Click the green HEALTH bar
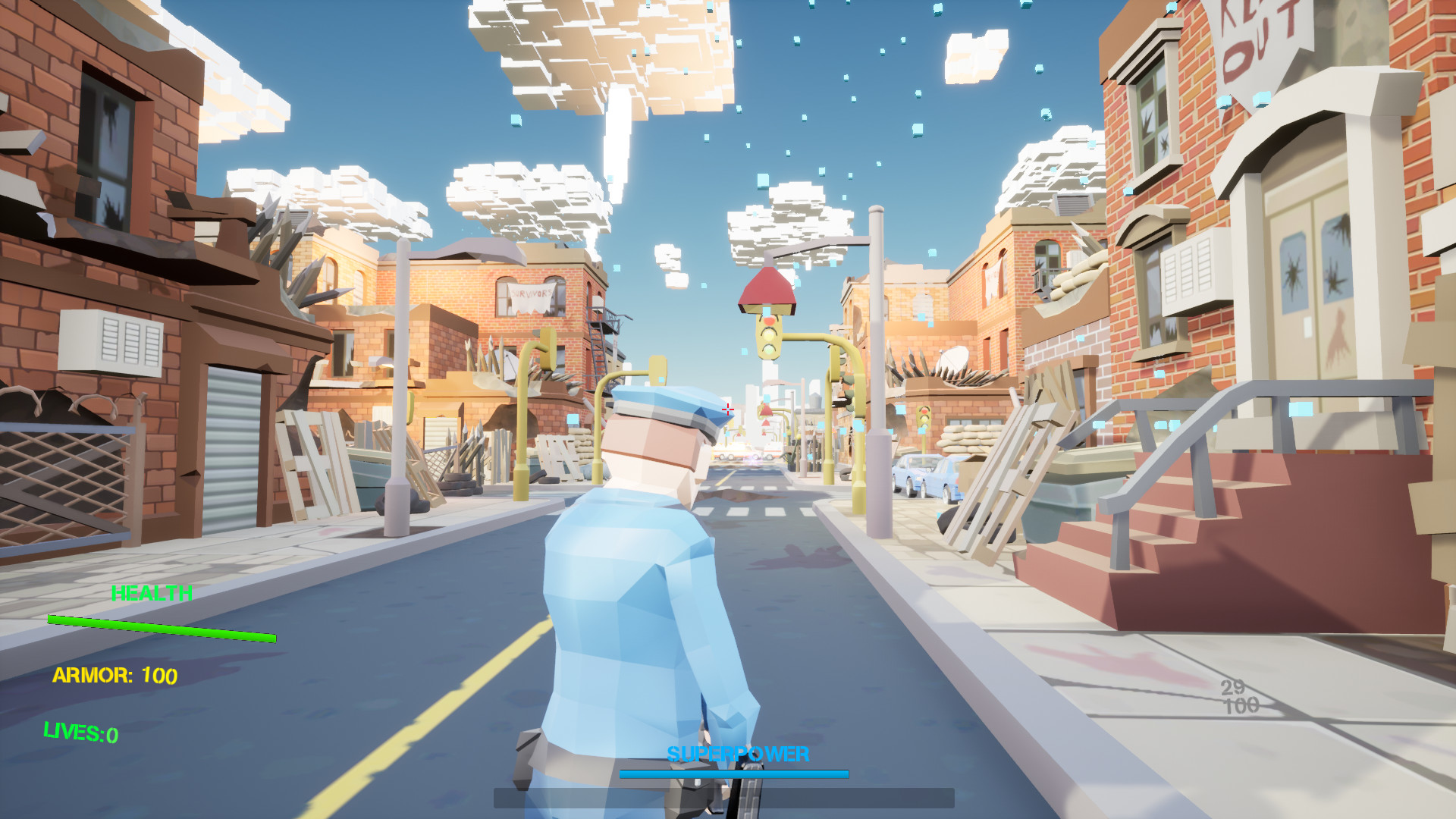Screen dimensions: 1456x819 [163, 629]
